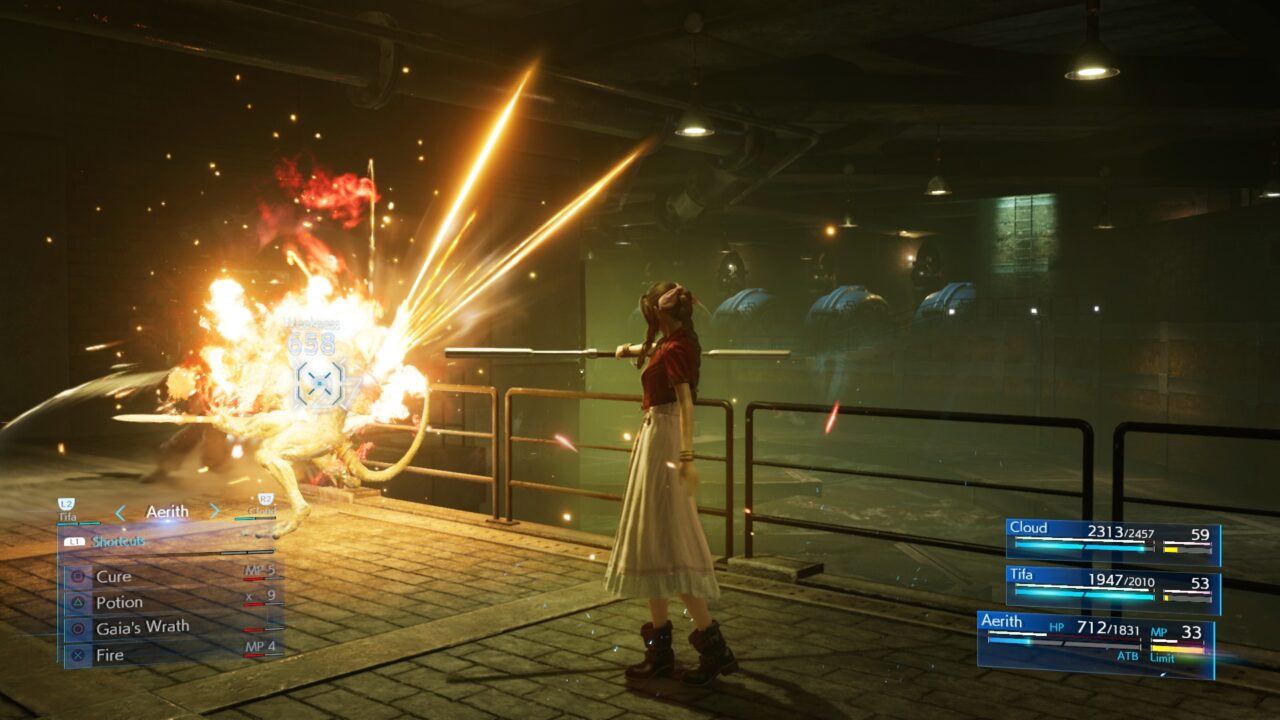Click right arrow to switch toward Cloud
1280x720 pixels.
(213, 510)
